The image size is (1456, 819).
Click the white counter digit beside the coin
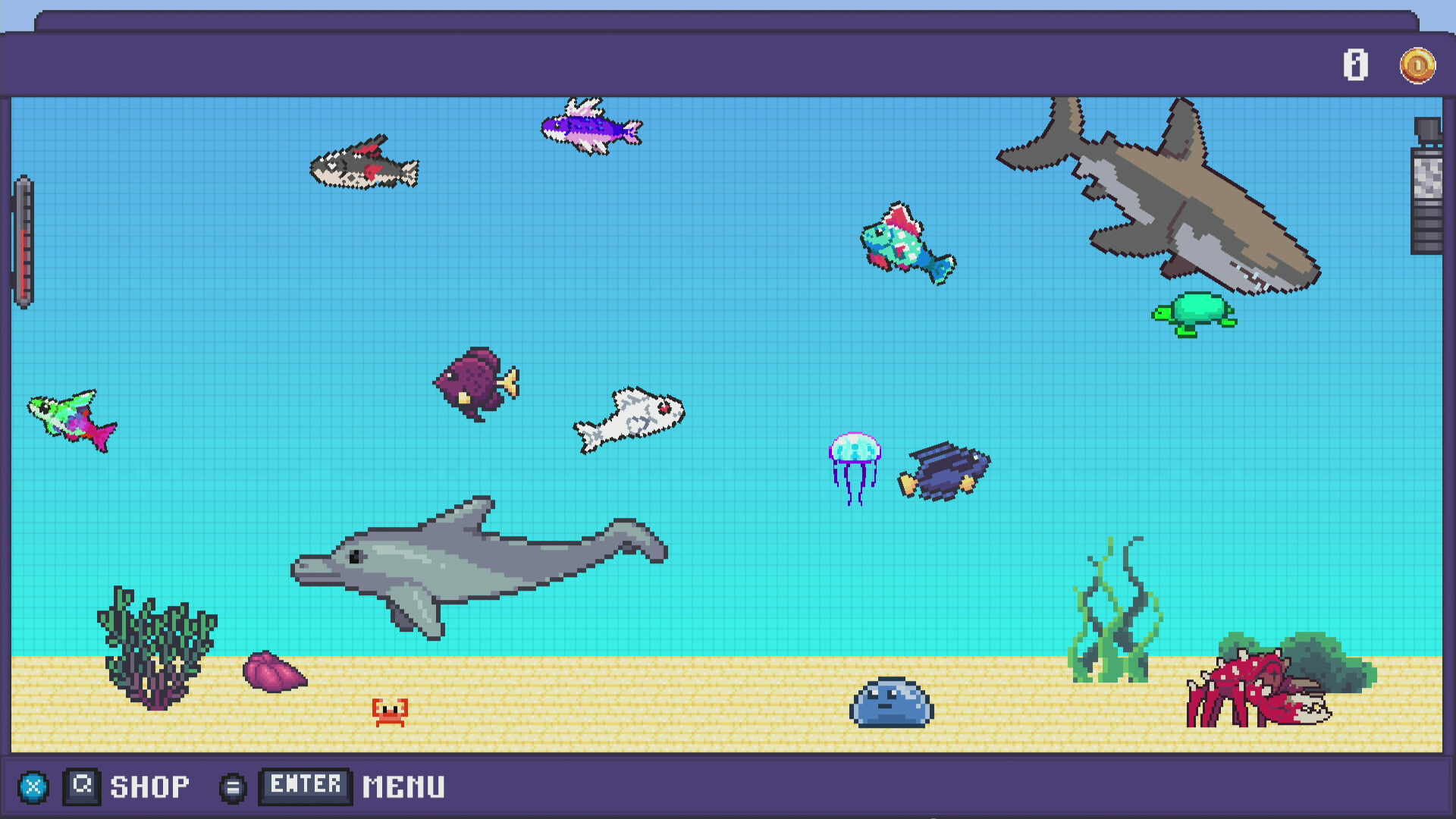pyautogui.click(x=1357, y=67)
